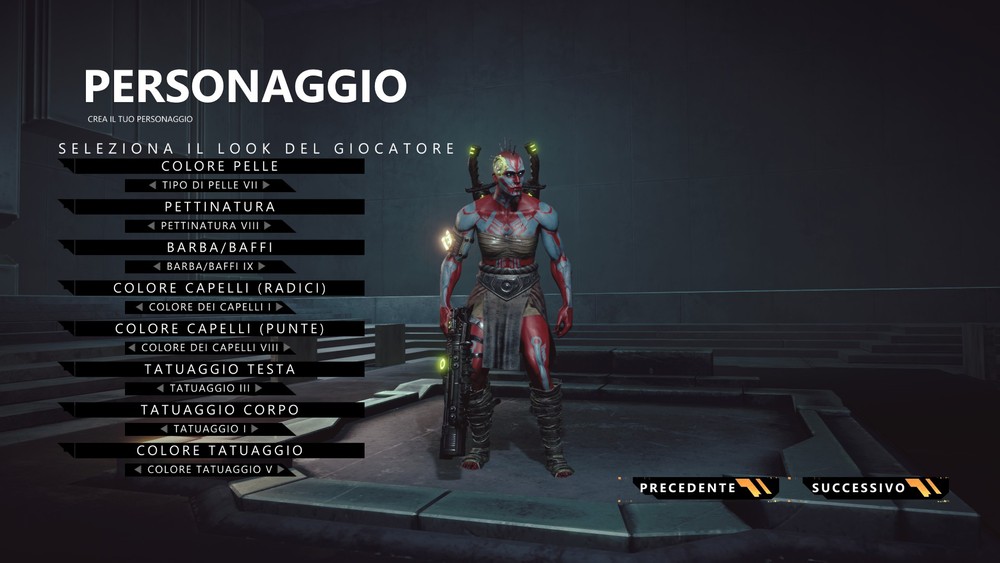Change to next tattoo color after Colore Tatuaggio V
Screen dimensions: 1000x563
[x=282, y=470]
